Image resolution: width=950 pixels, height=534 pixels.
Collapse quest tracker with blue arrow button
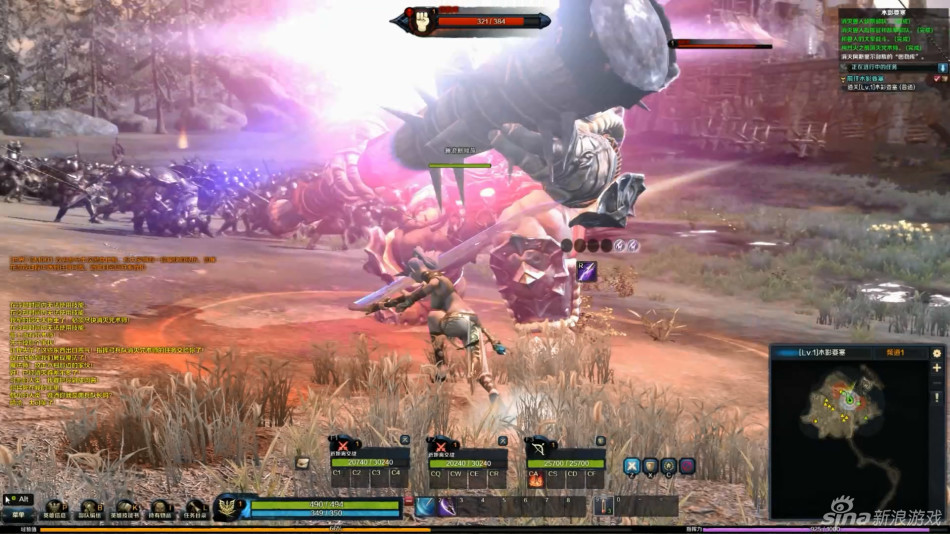941,67
